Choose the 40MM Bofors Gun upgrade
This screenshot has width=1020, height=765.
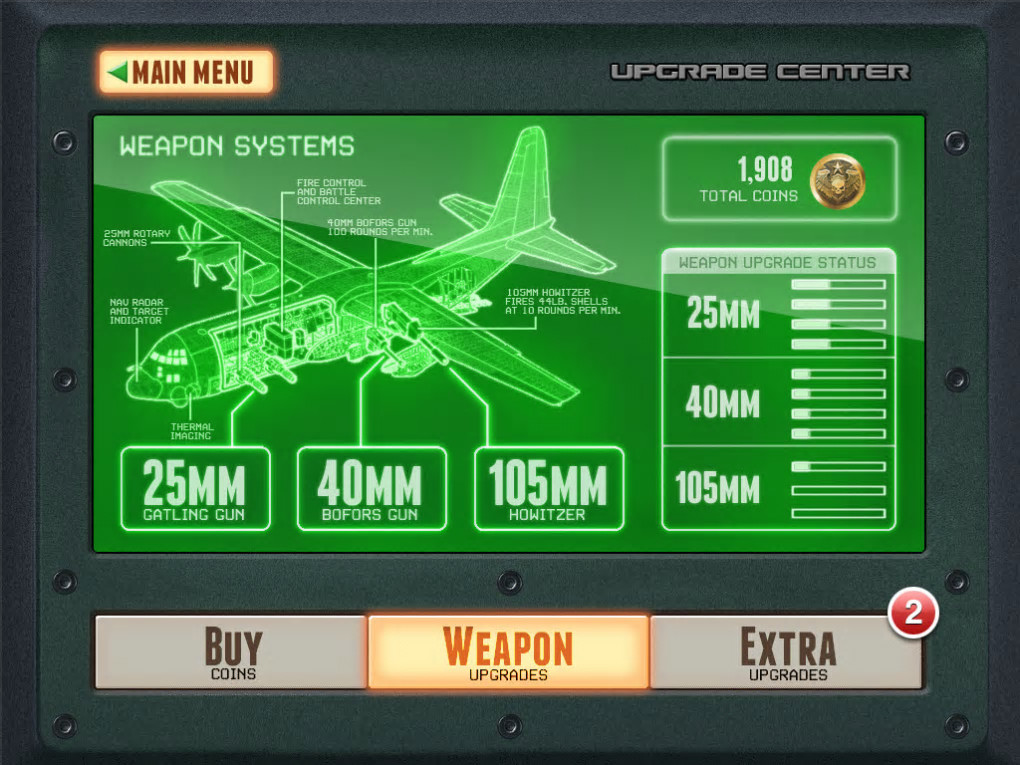(372, 489)
